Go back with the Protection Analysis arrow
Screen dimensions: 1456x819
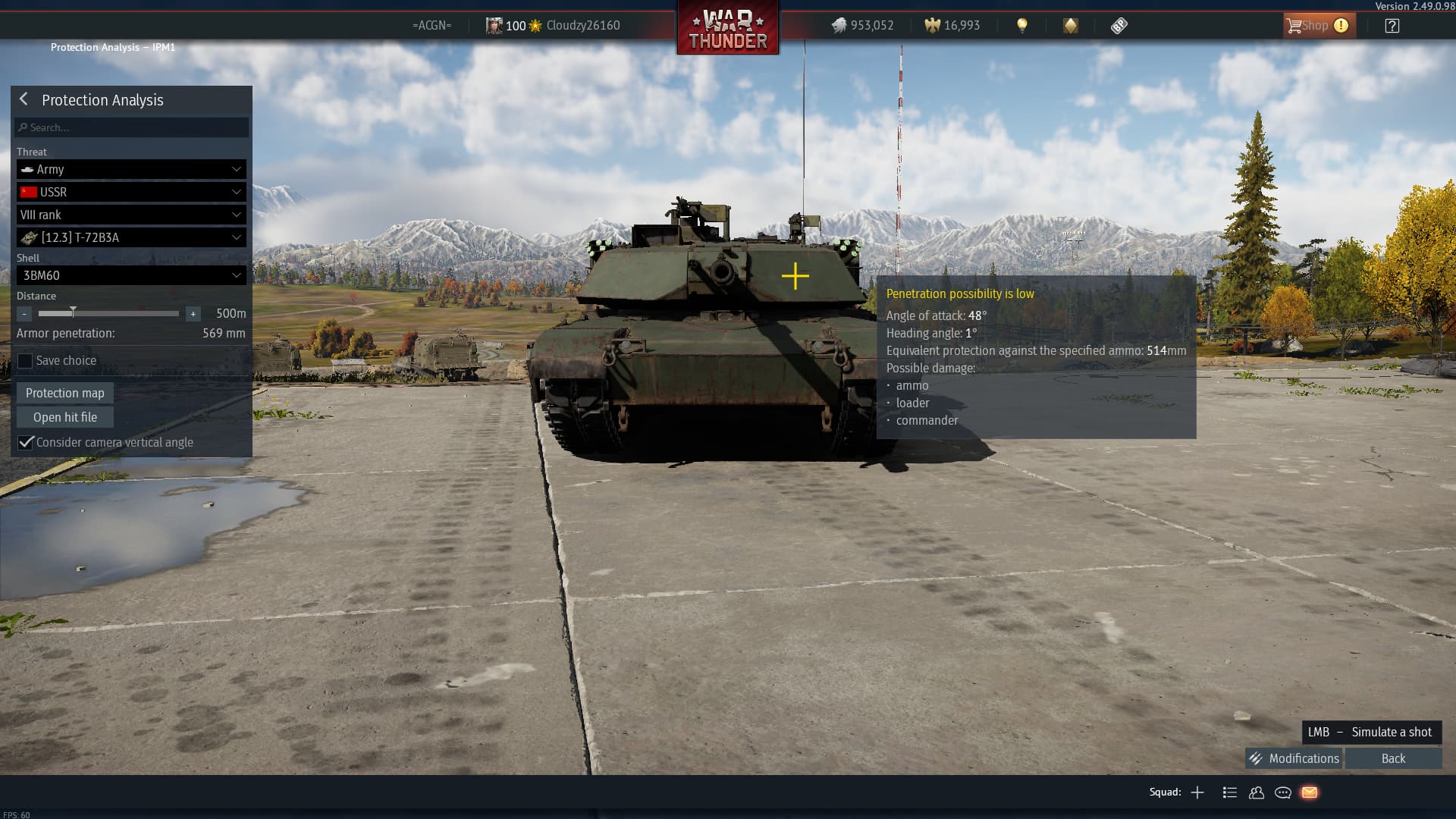(x=24, y=99)
